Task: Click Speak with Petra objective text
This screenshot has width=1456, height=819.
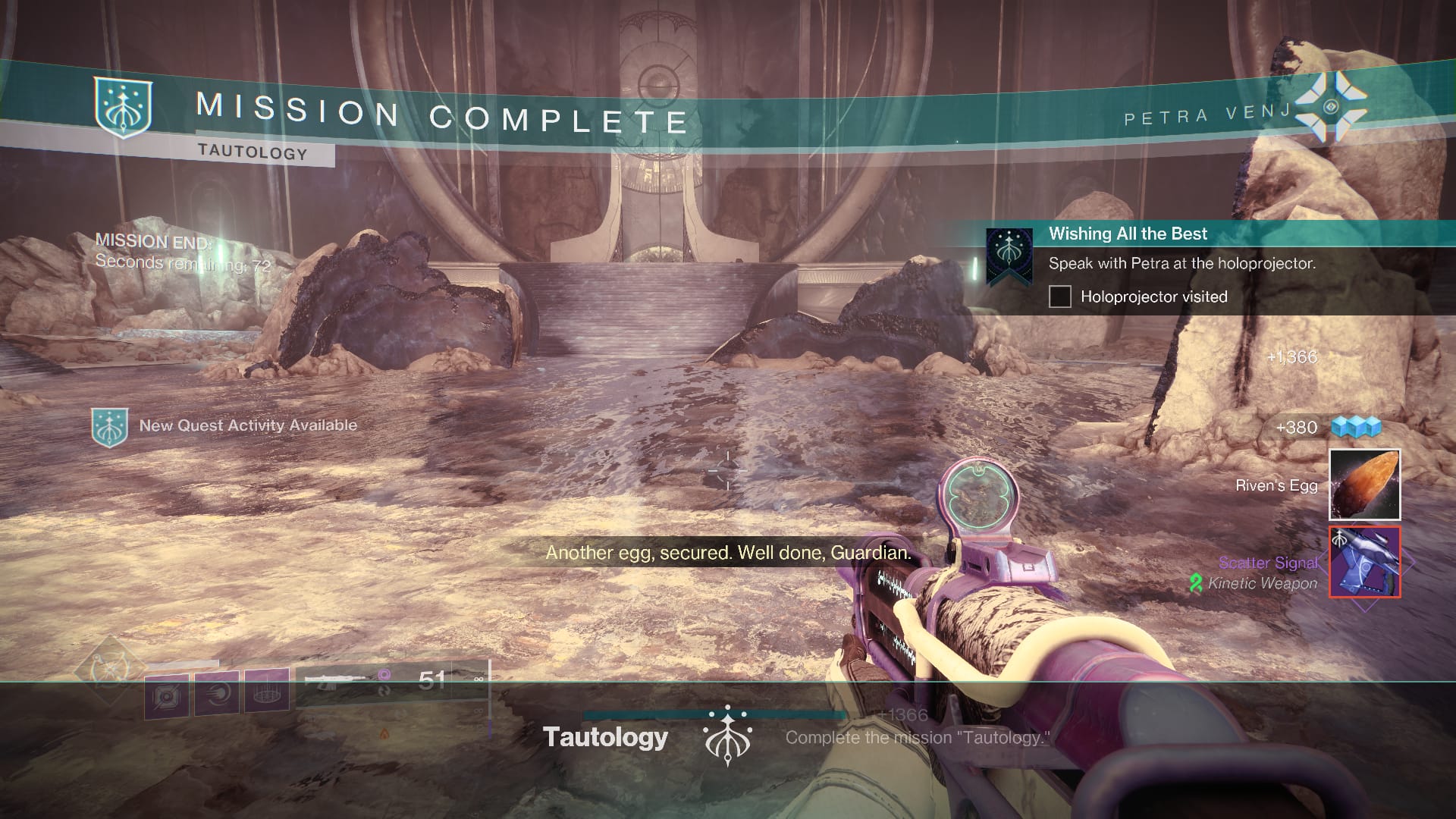Action: [x=1181, y=263]
